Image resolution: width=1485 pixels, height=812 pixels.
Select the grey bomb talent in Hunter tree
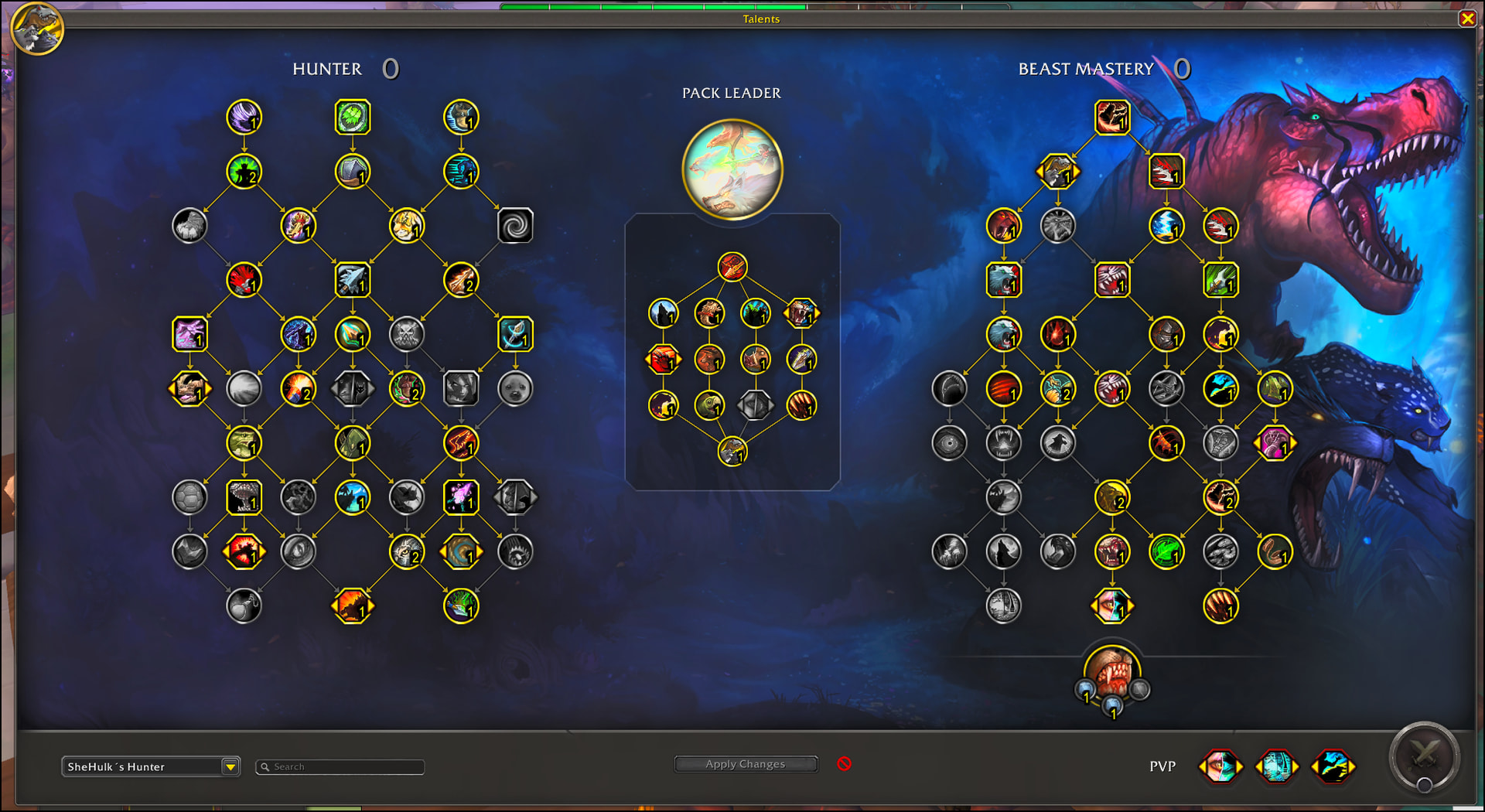(x=244, y=606)
